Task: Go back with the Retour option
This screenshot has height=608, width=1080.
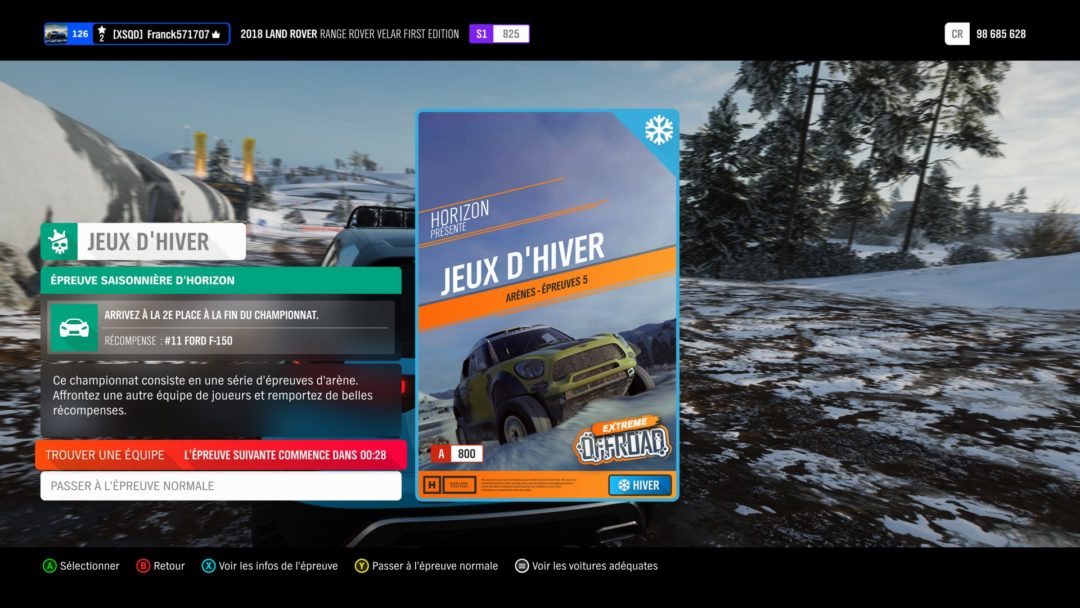Action: (x=161, y=566)
